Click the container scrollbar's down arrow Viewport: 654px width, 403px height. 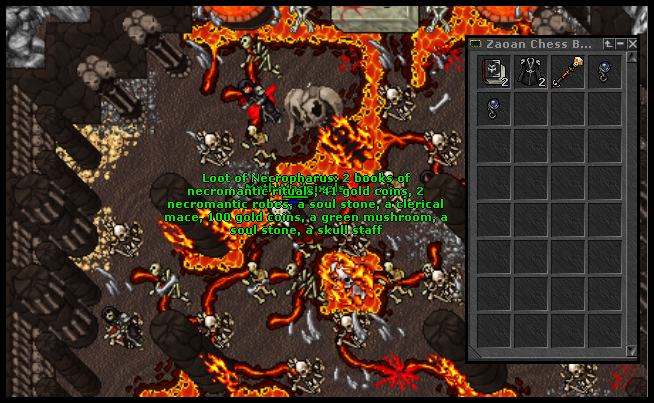click(x=631, y=350)
